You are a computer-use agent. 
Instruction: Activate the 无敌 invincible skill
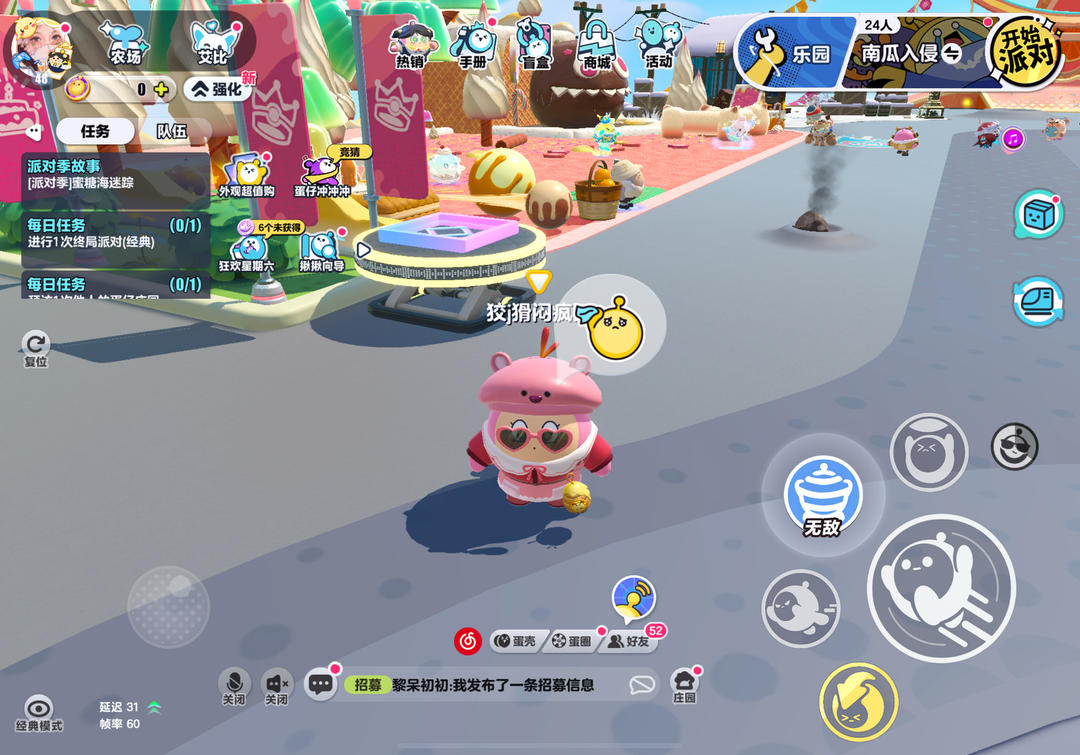[x=822, y=497]
